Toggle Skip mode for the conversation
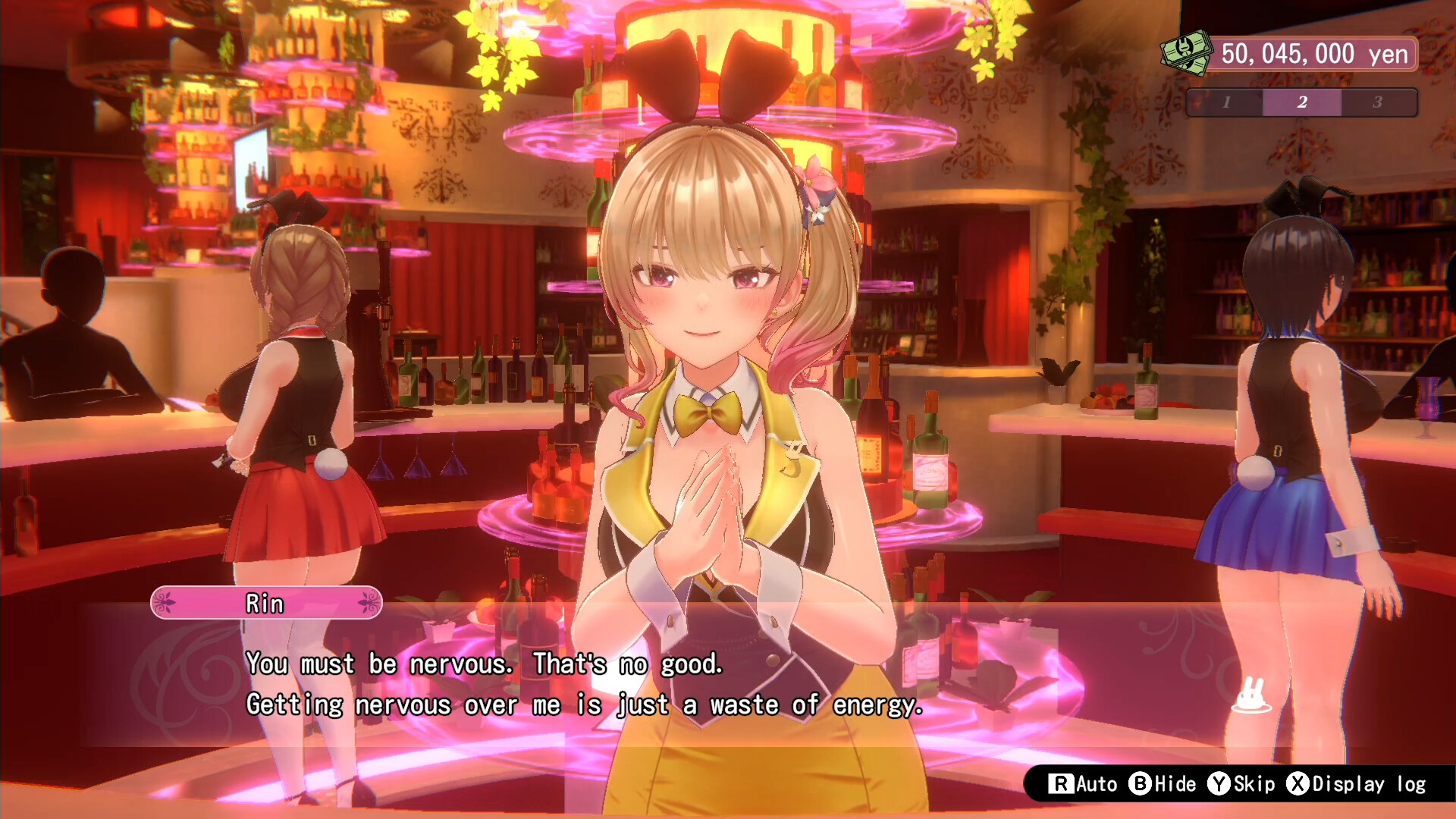Screen dimensions: 1456x819 coord(1247,784)
